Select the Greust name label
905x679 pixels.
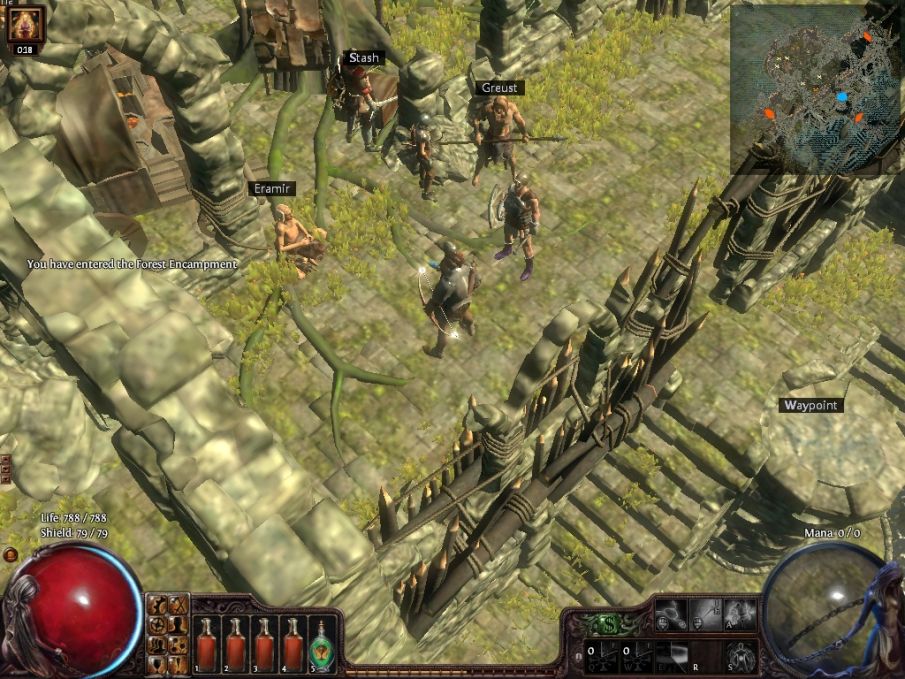click(500, 88)
